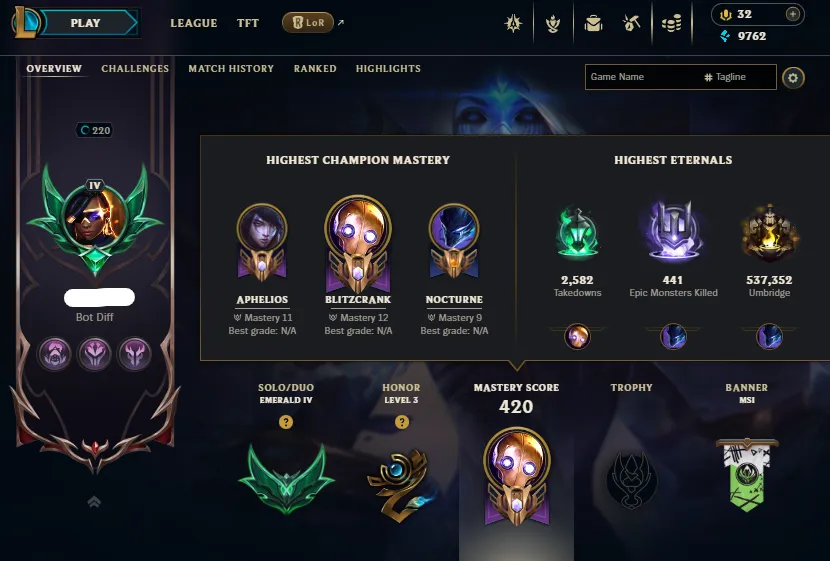Open the Match History tab
Screen dimensions: 830x561
pos(231,69)
